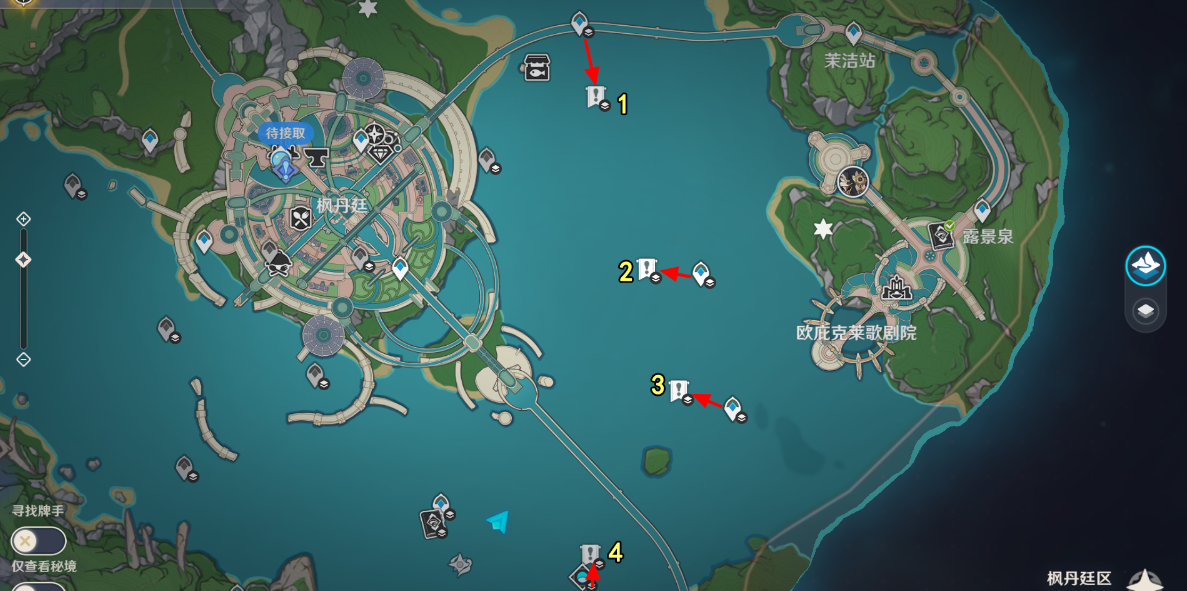Select the 露景泉 teleport waypoint
The width and height of the screenshot is (1187, 591).
[982, 209]
